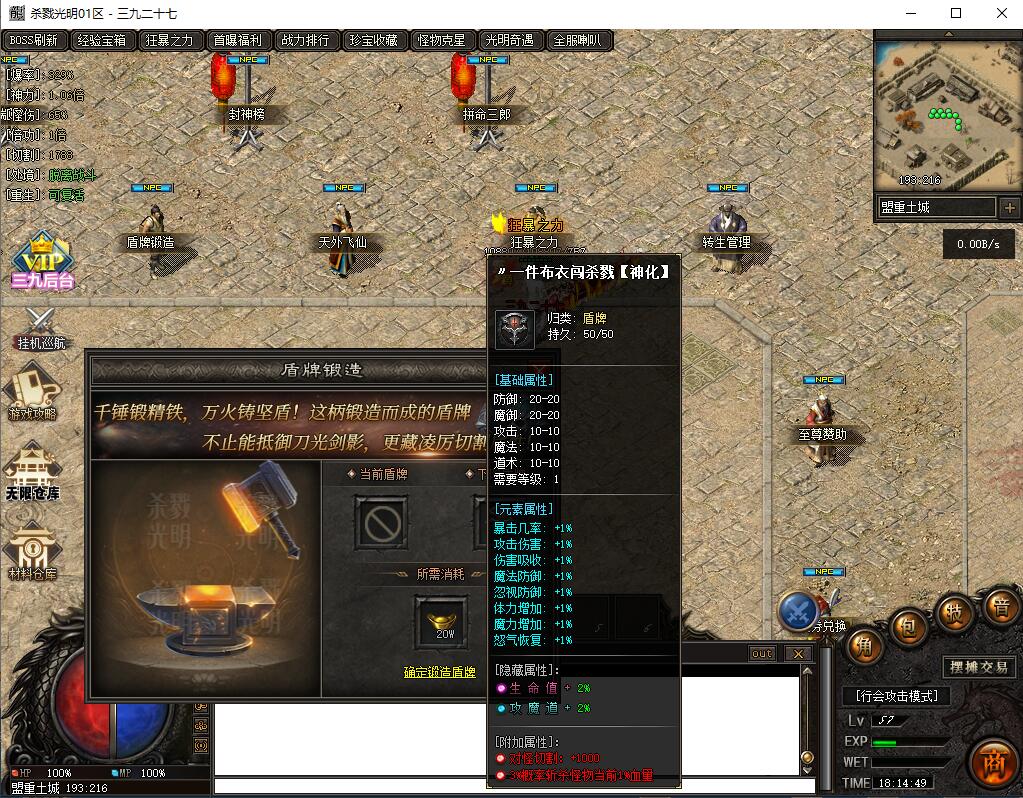Open the 材料仓库 material warehouse
The height and width of the screenshot is (798, 1023).
click(x=33, y=550)
